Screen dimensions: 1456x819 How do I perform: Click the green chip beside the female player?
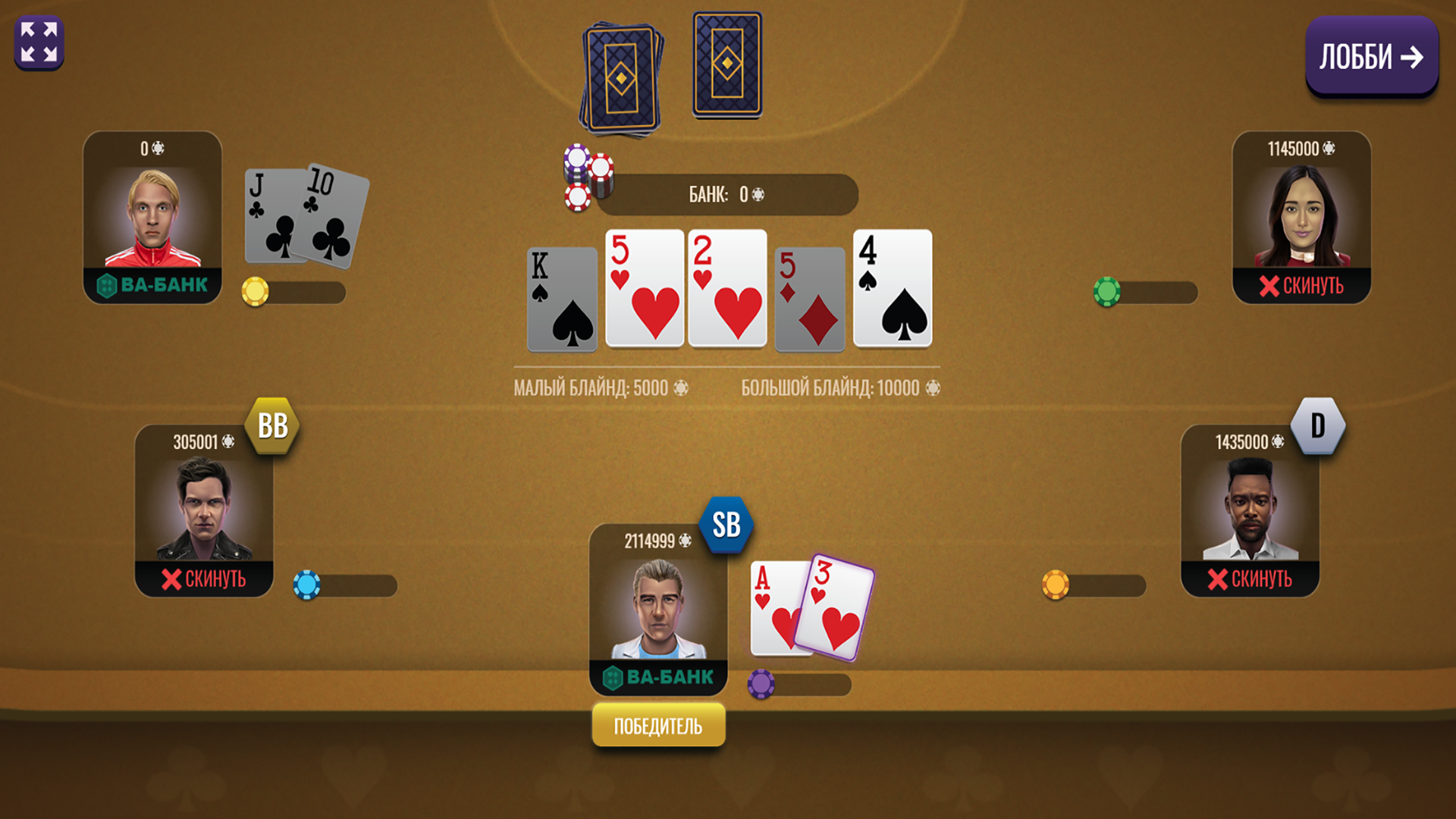[x=1108, y=293]
